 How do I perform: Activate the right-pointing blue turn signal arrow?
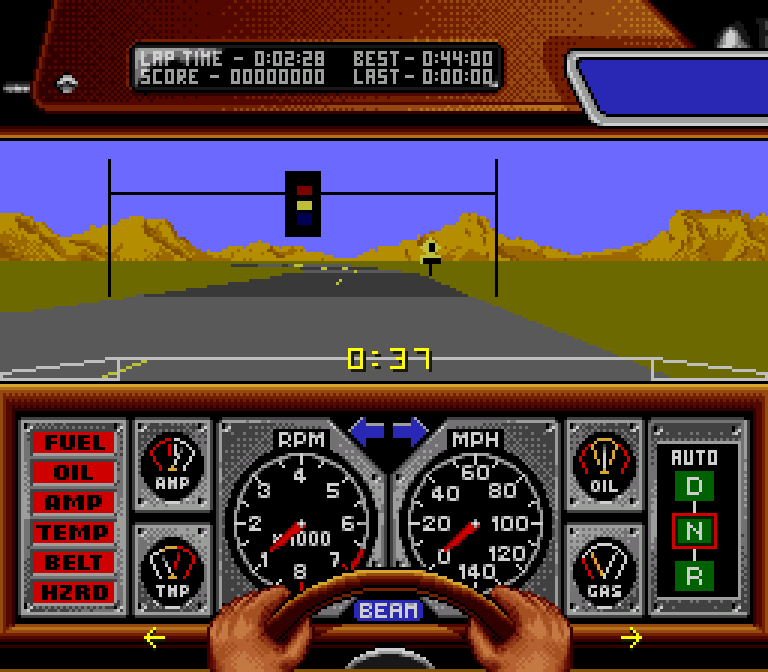pyautogui.click(x=410, y=432)
